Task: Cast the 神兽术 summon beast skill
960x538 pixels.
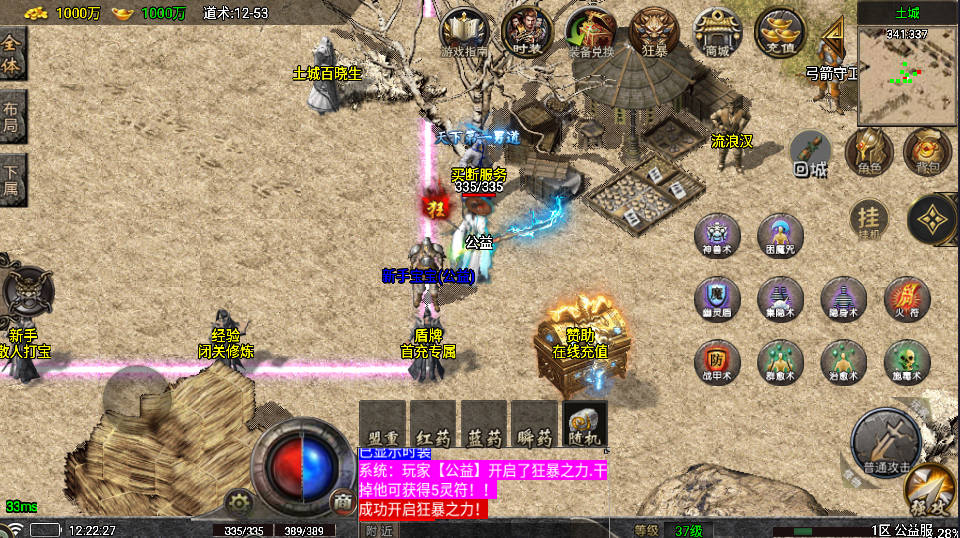Action: click(x=717, y=234)
